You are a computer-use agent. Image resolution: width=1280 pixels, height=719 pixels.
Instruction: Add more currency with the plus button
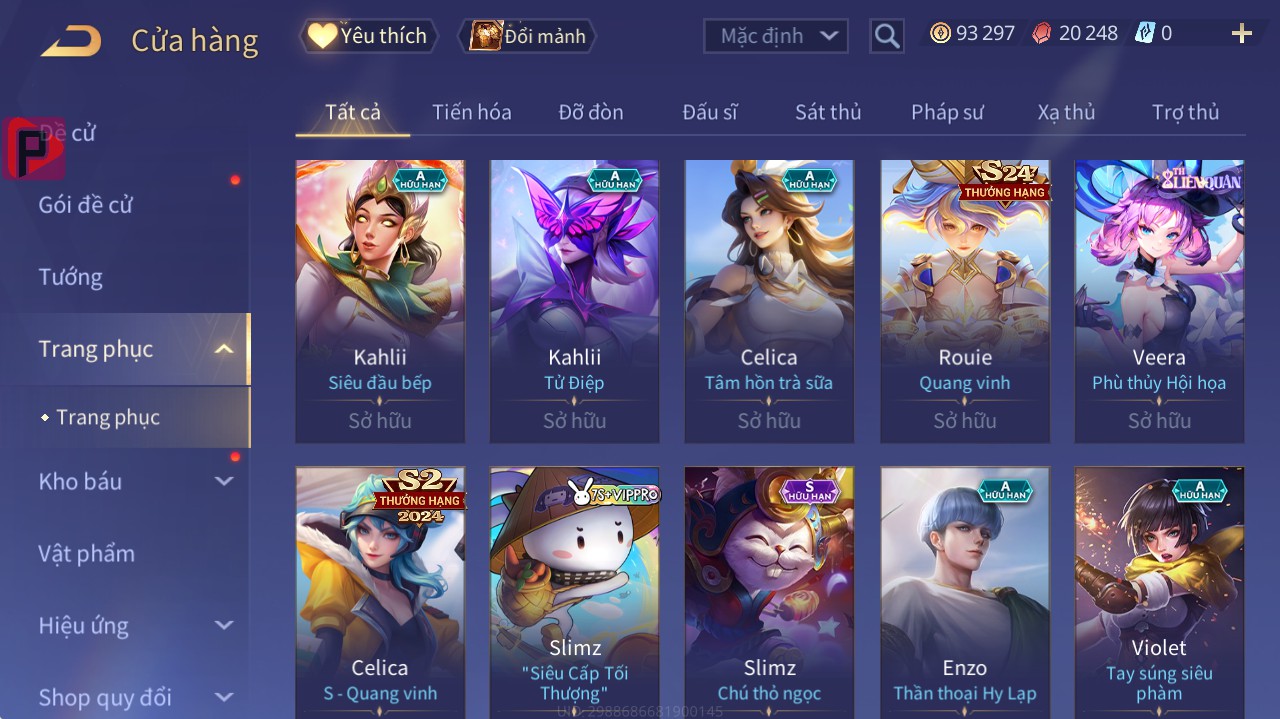[x=1241, y=34]
